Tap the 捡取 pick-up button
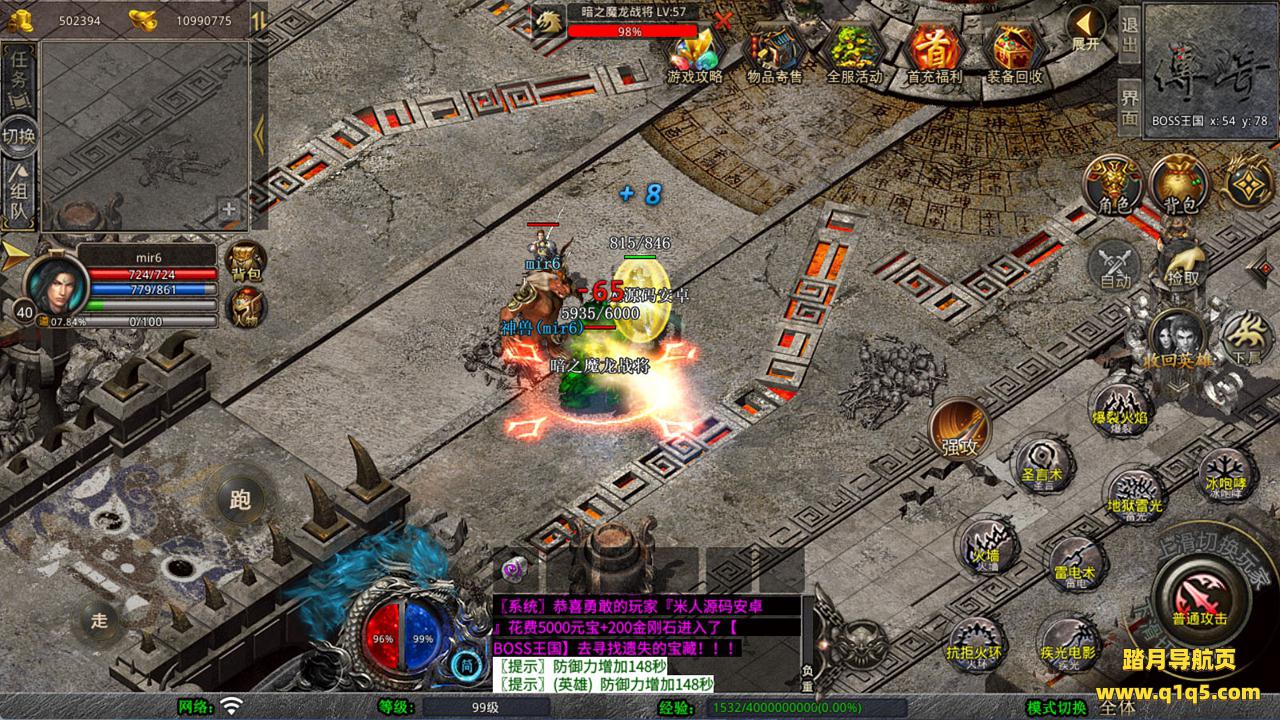1280x720 pixels. (1183, 264)
